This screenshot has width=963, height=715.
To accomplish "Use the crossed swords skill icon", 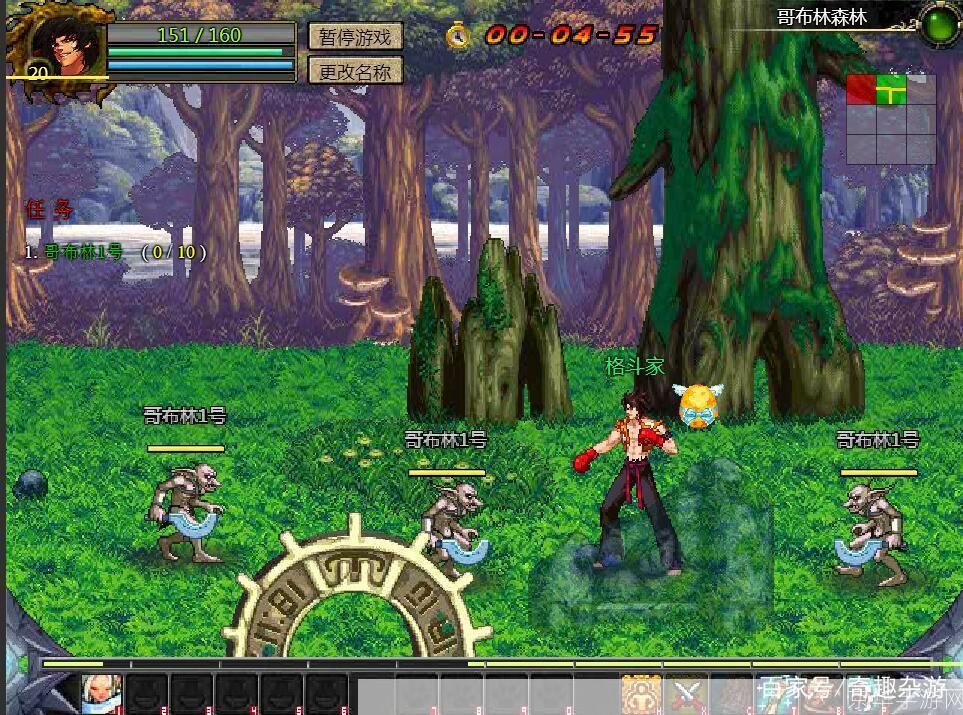I will pos(687,694).
